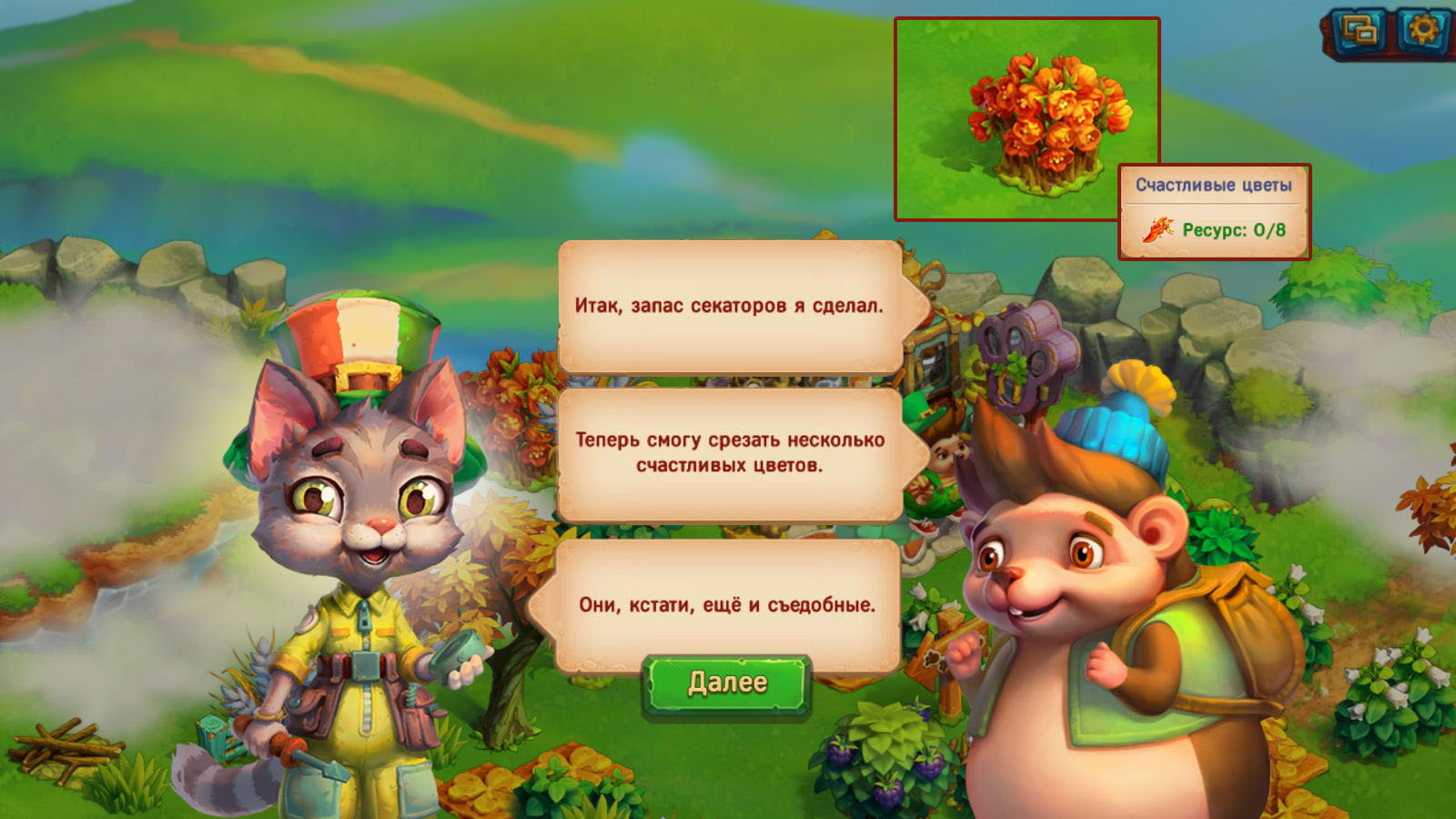Open the settings gear icon
This screenshot has width=1456, height=819.
pos(1422,32)
